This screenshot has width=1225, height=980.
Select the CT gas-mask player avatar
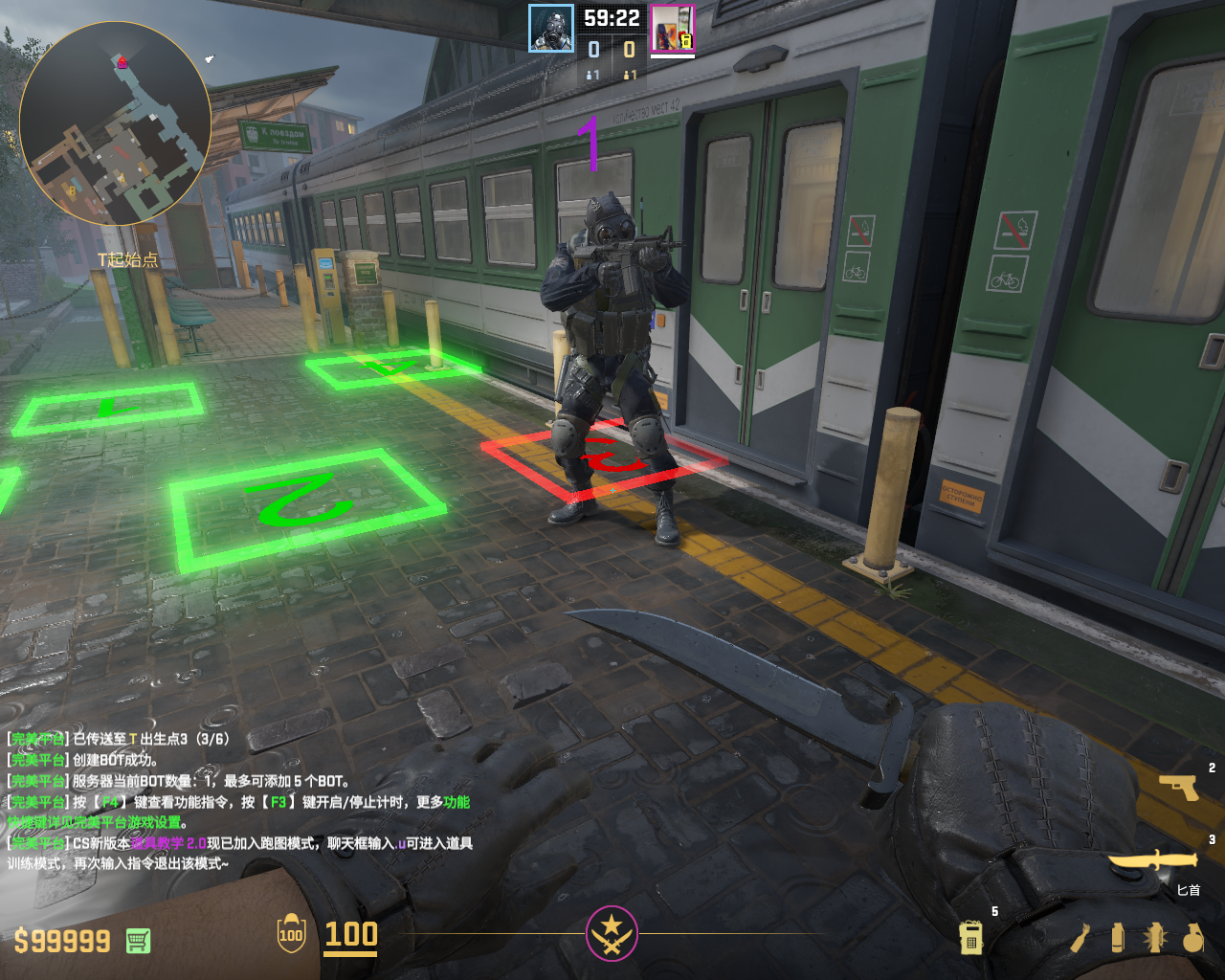[x=551, y=29]
